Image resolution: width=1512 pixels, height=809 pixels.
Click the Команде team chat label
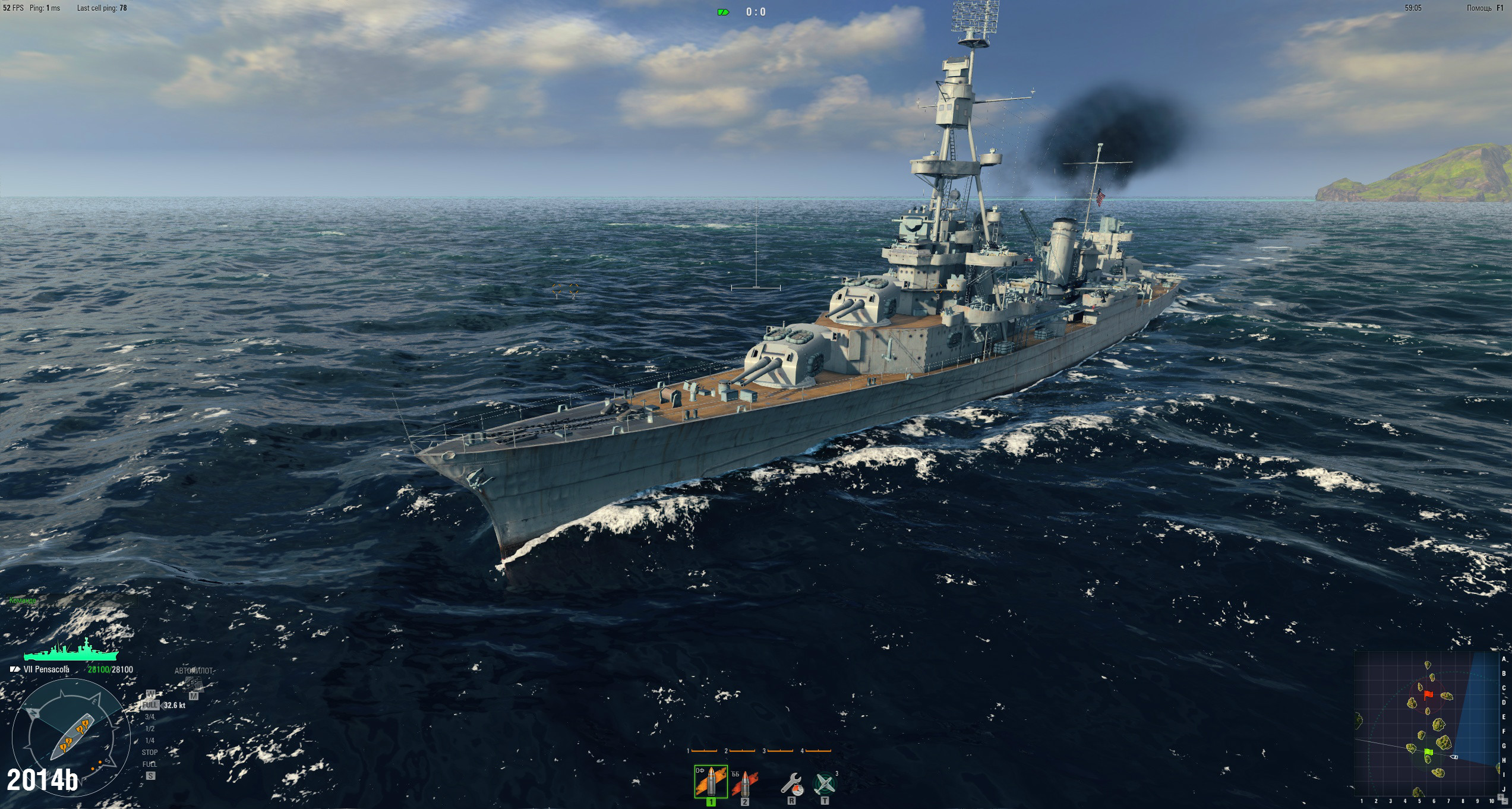click(x=23, y=601)
